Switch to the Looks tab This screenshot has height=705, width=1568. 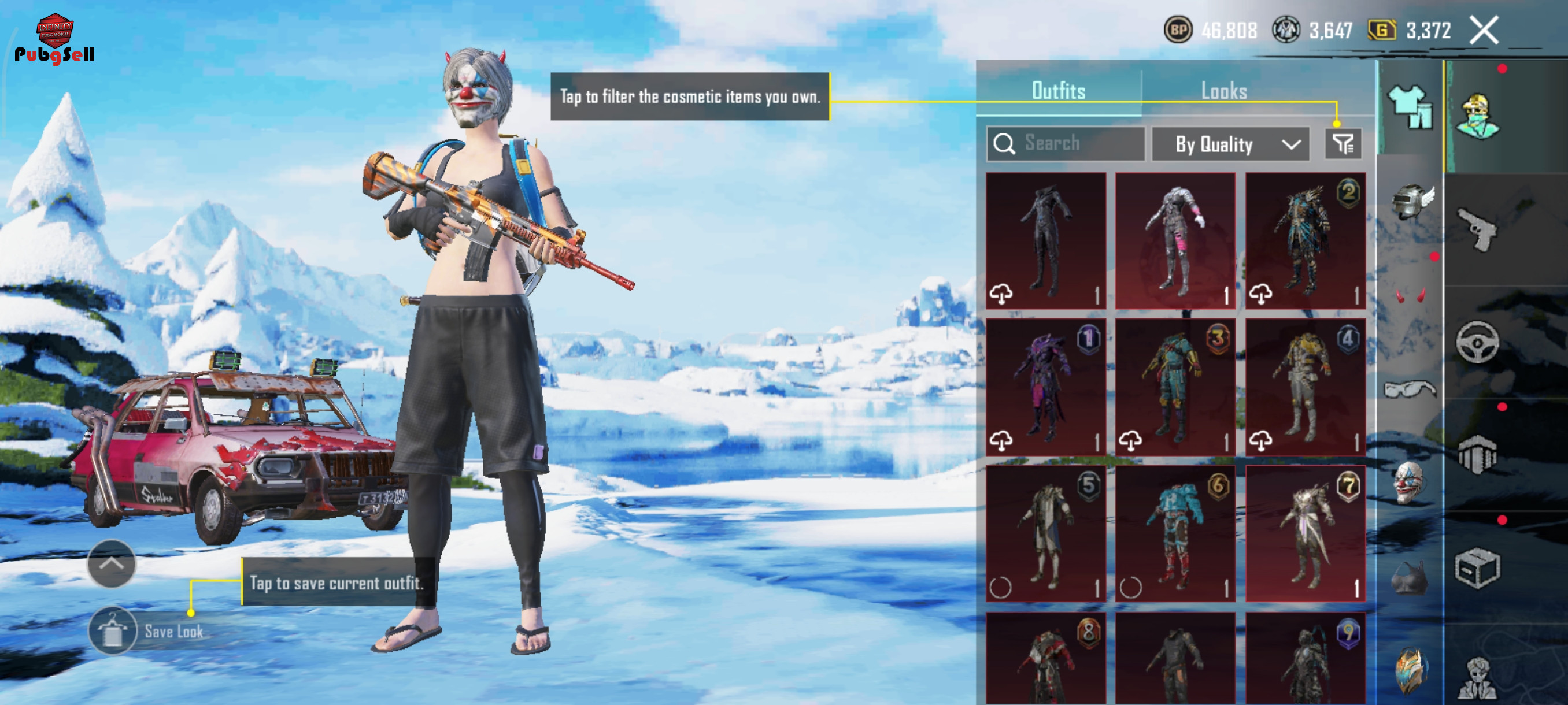[1223, 91]
